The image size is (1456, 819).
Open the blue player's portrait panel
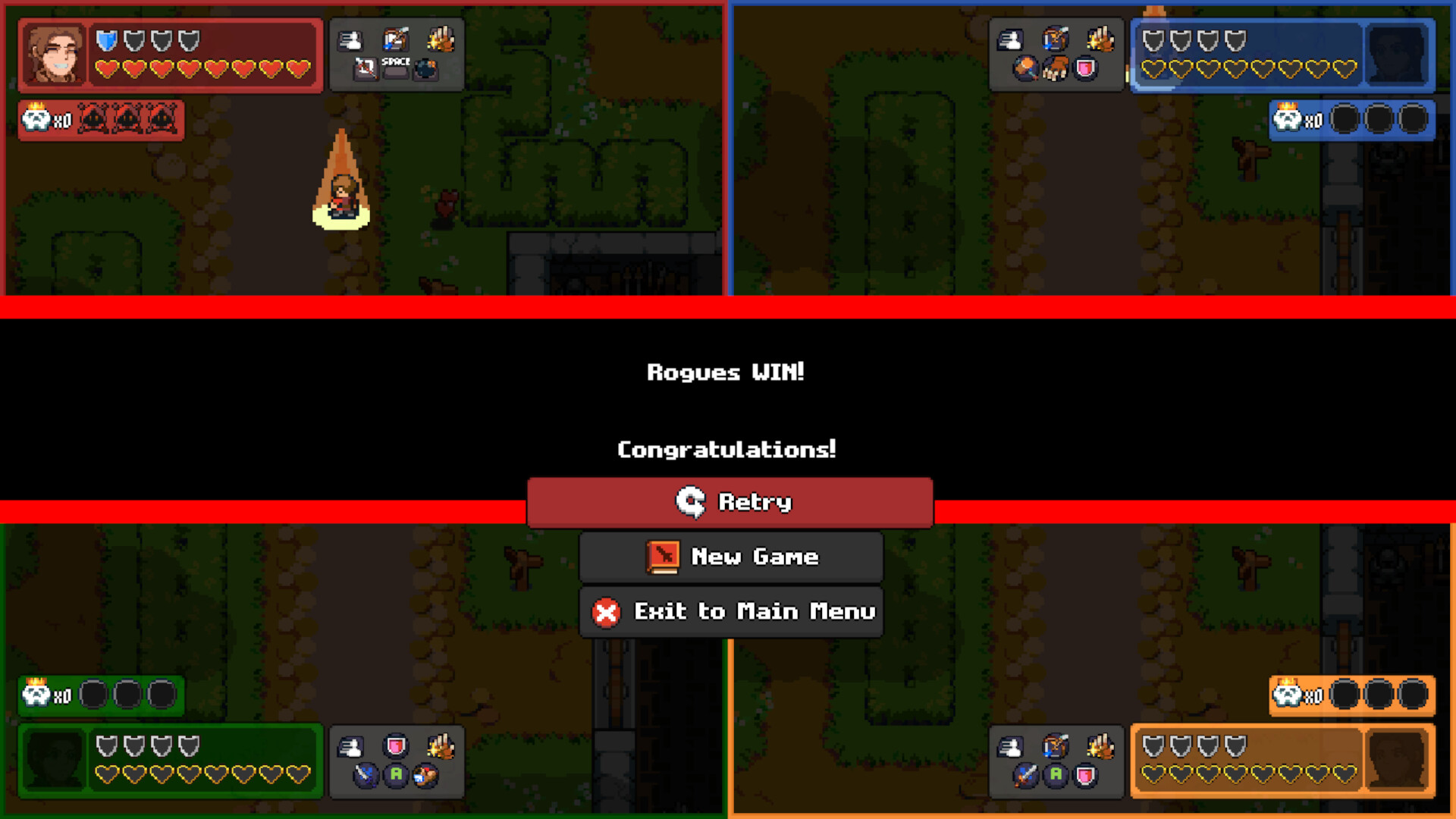pos(1398,55)
